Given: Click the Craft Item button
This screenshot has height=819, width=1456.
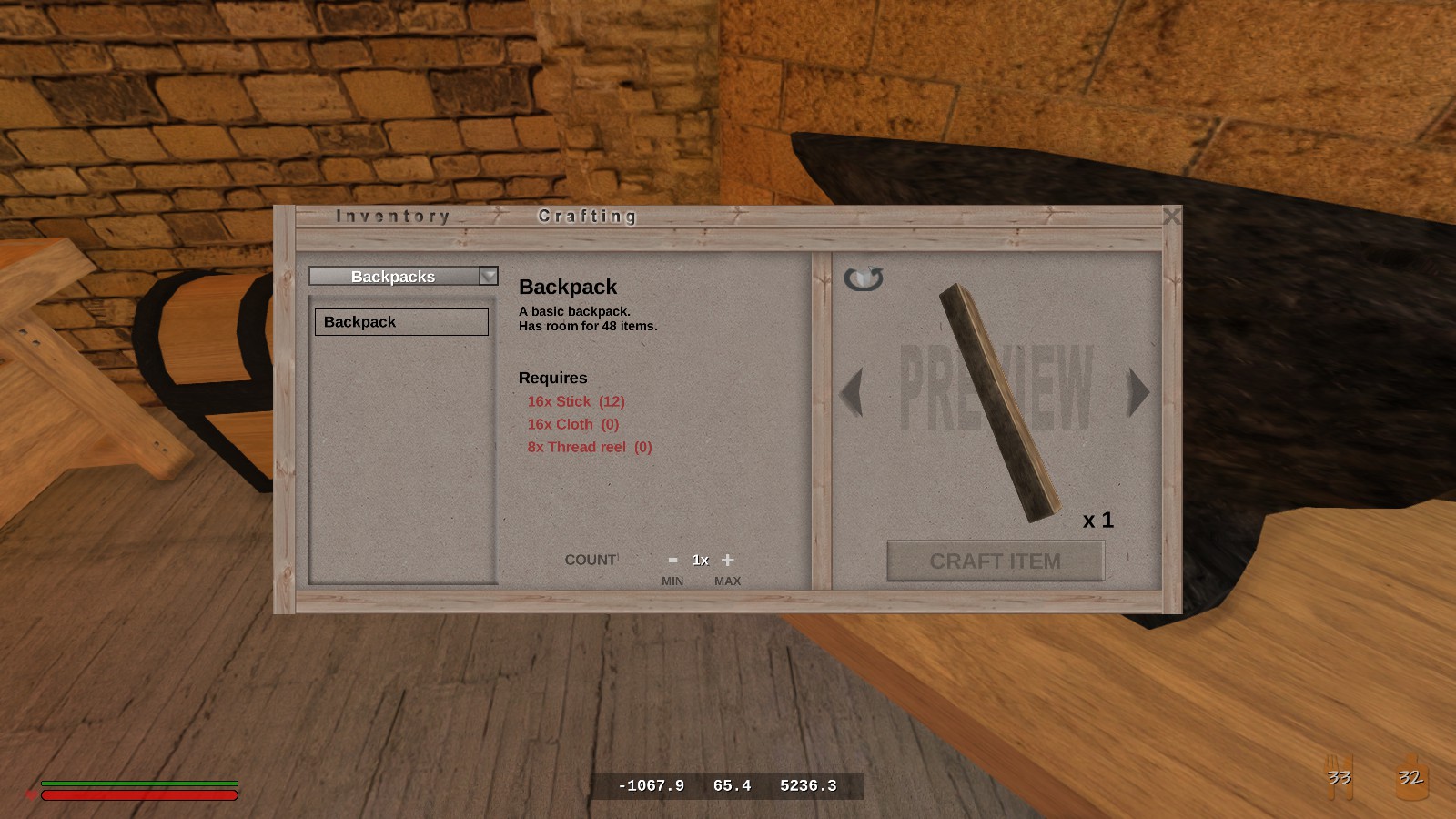Looking at the screenshot, I should pos(995,561).
